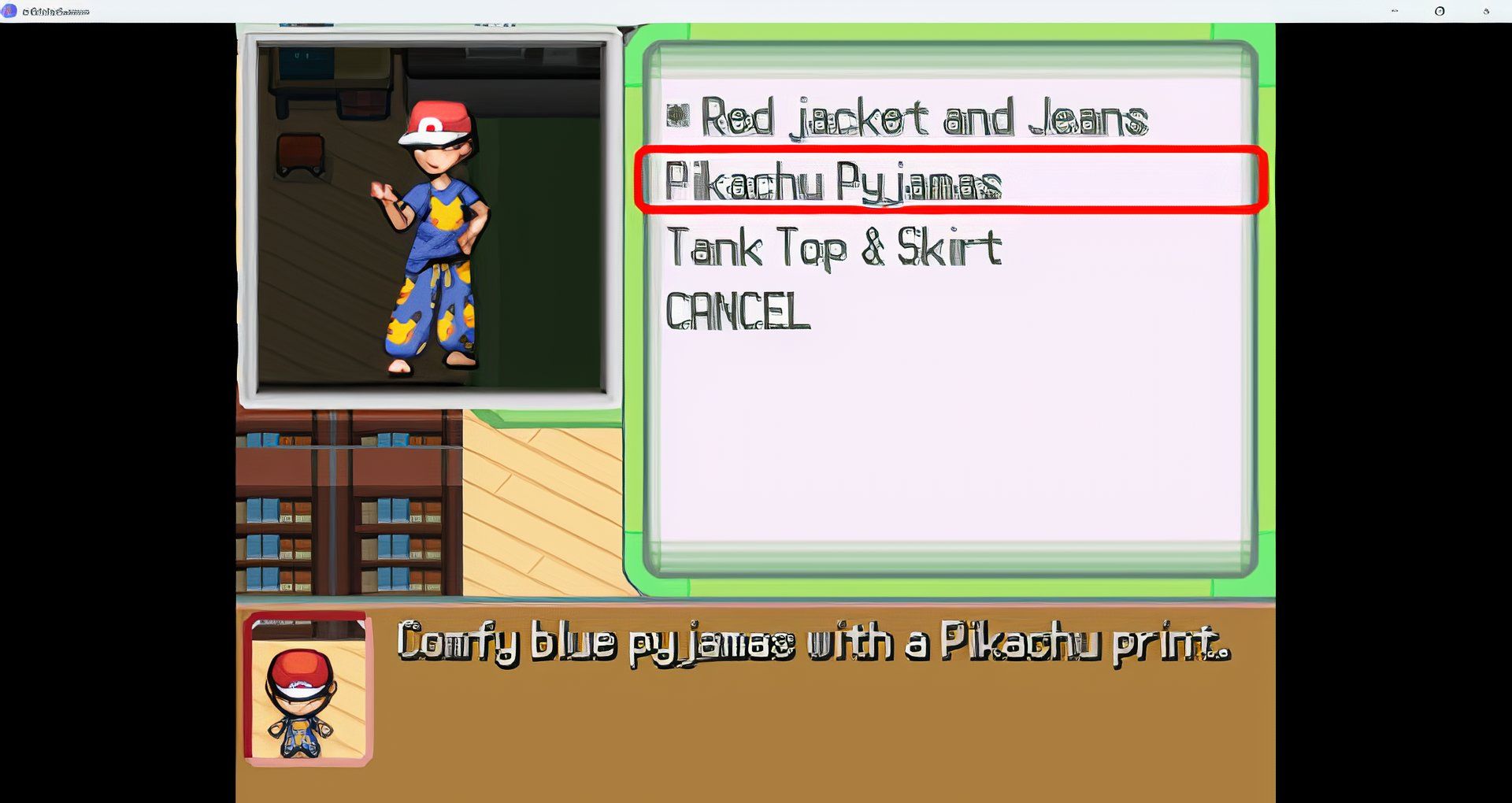1512x803 pixels.
Task: Select Red jacket and Jeans outfit
Action: pyautogui.click(x=924, y=118)
